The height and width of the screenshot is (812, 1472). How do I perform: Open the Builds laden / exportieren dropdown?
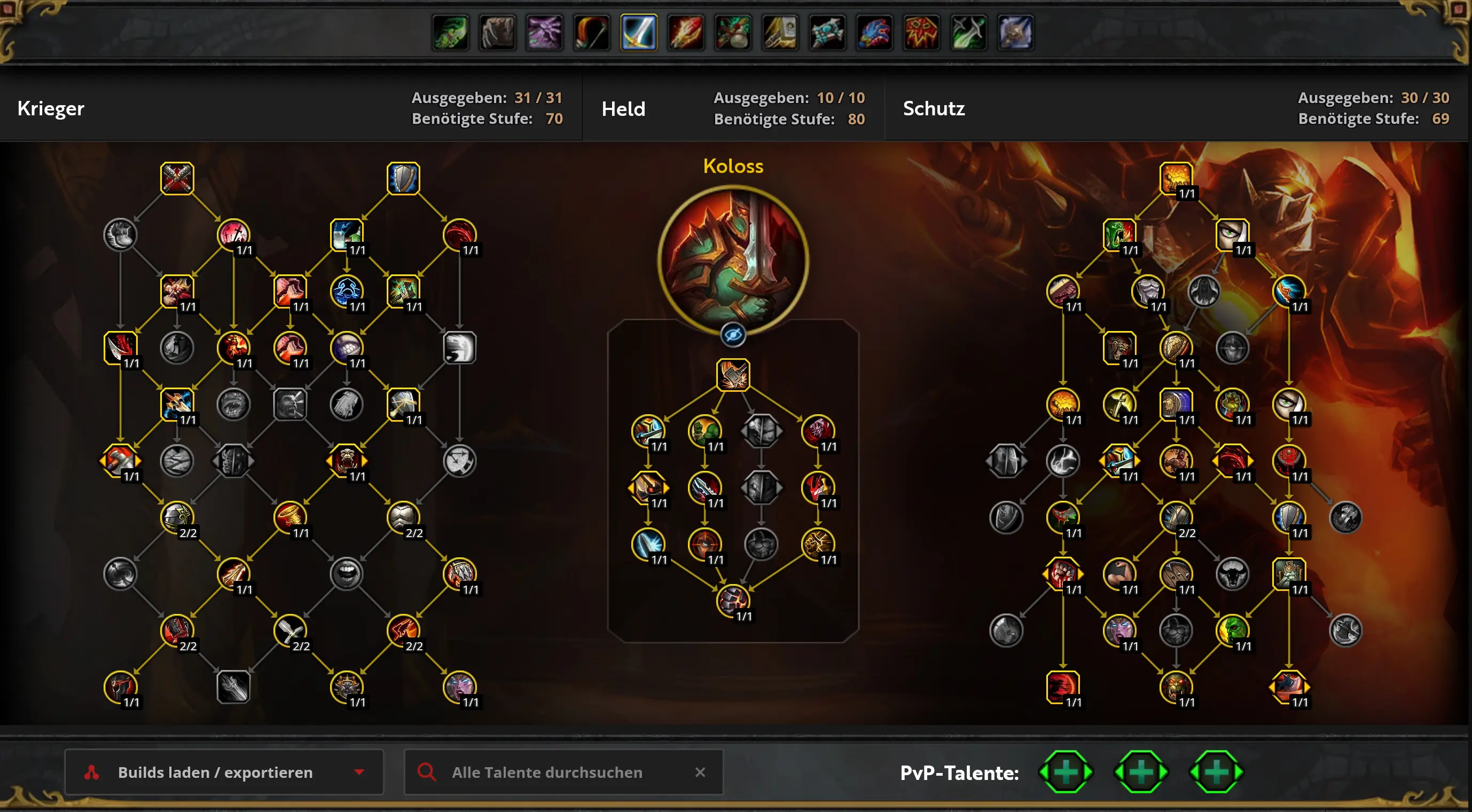coord(223,772)
